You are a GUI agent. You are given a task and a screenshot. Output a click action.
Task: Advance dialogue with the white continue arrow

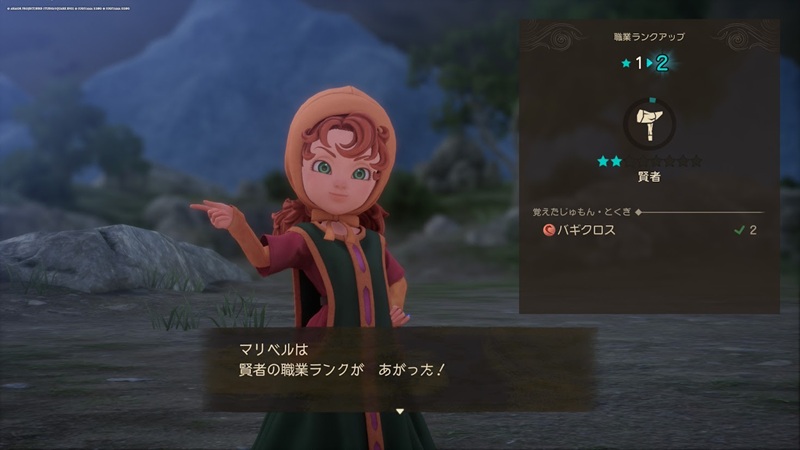pos(399,411)
